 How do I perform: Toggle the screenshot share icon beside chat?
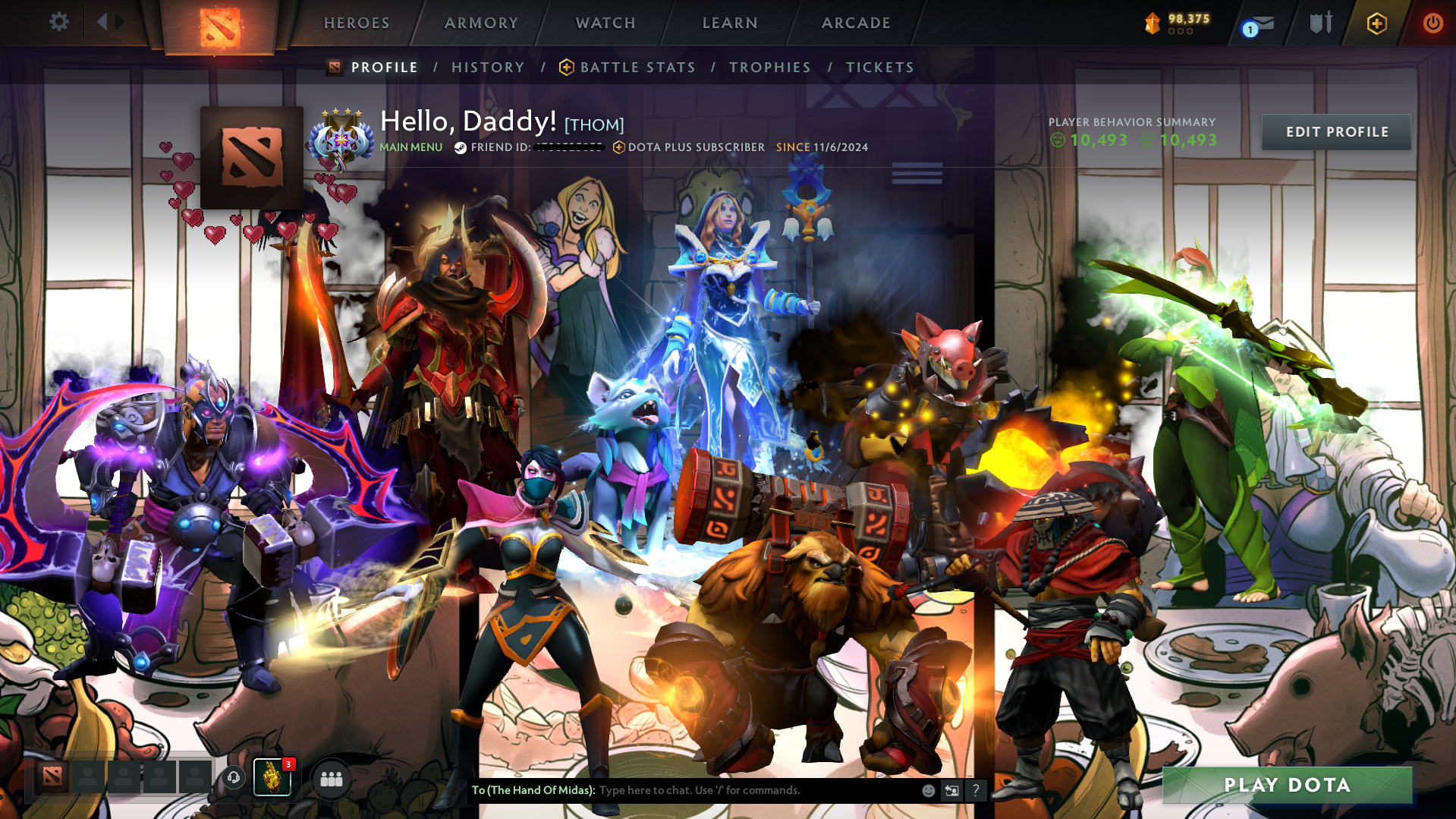point(952,790)
